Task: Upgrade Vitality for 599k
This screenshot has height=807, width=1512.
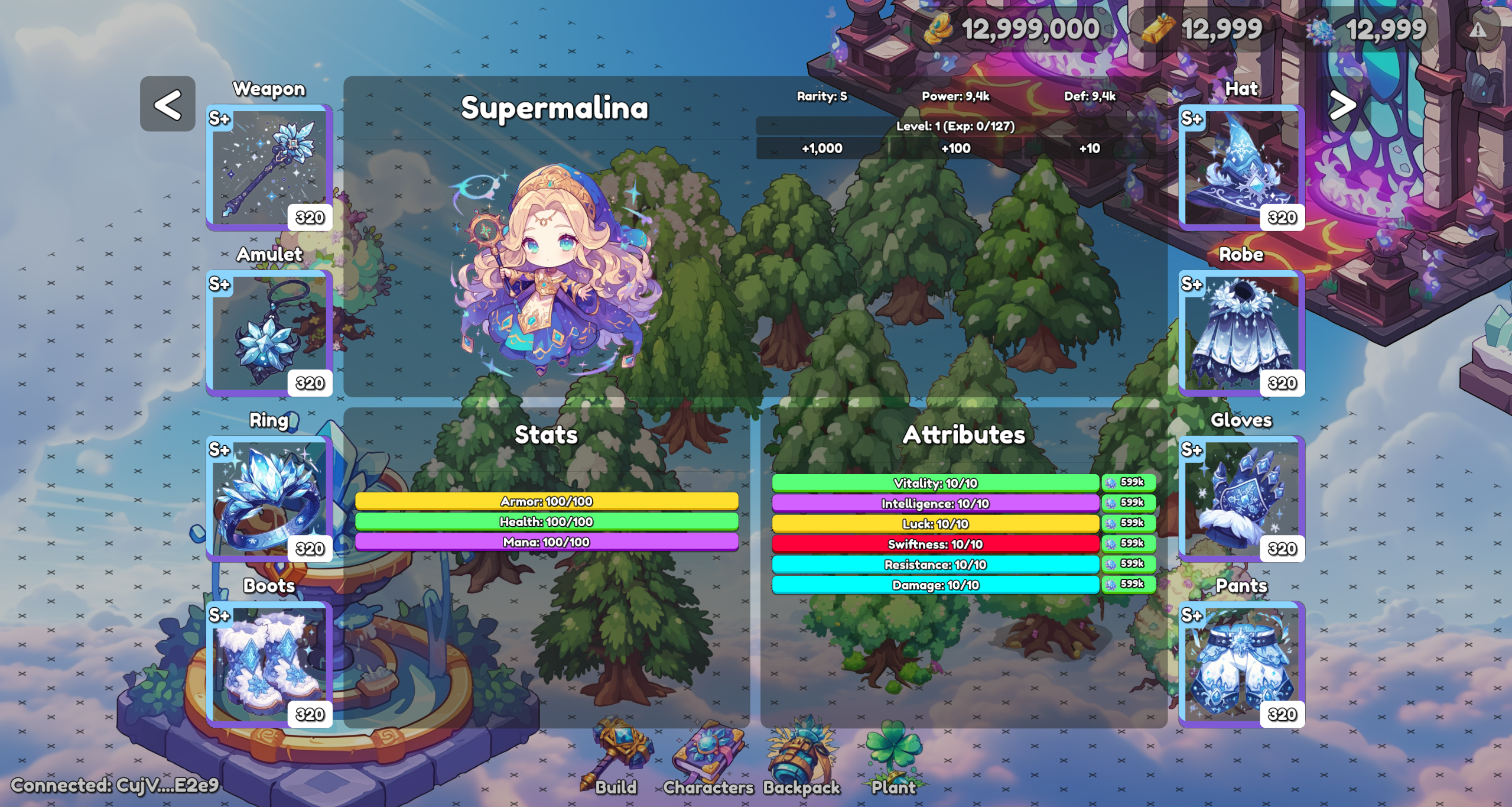Action: point(1129,482)
